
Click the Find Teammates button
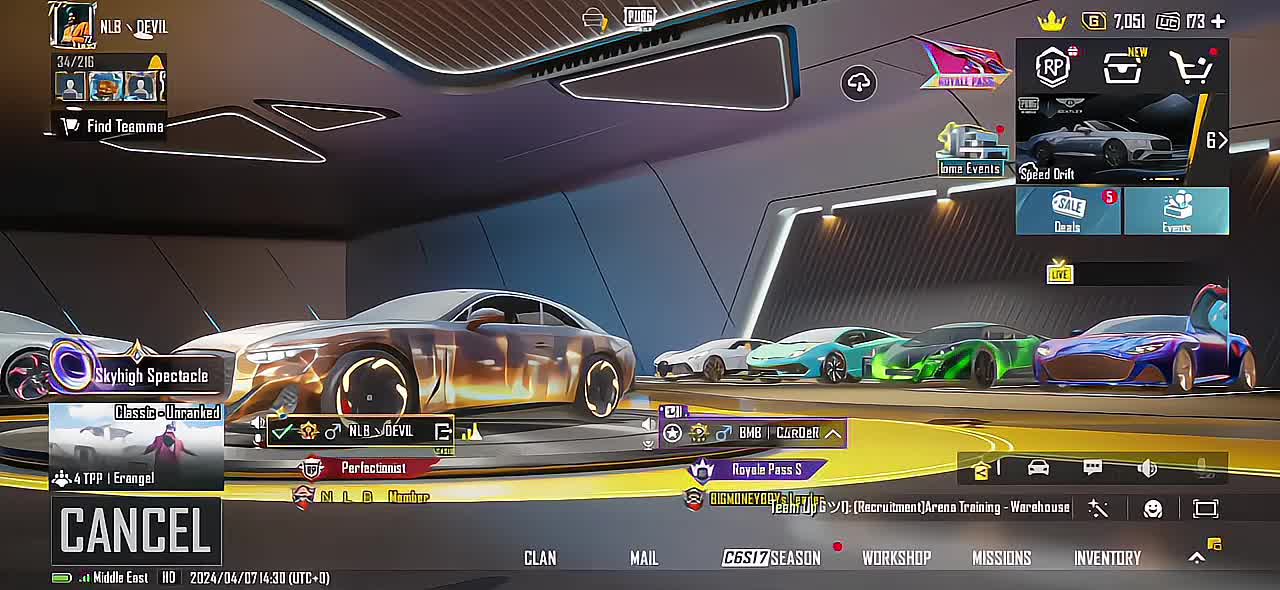click(112, 126)
